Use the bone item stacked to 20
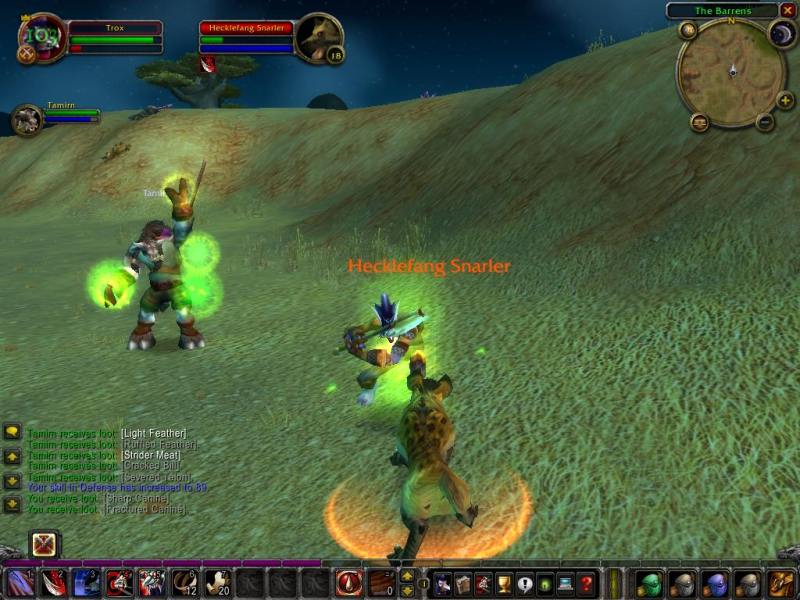The width and height of the screenshot is (800, 600). tap(218, 583)
